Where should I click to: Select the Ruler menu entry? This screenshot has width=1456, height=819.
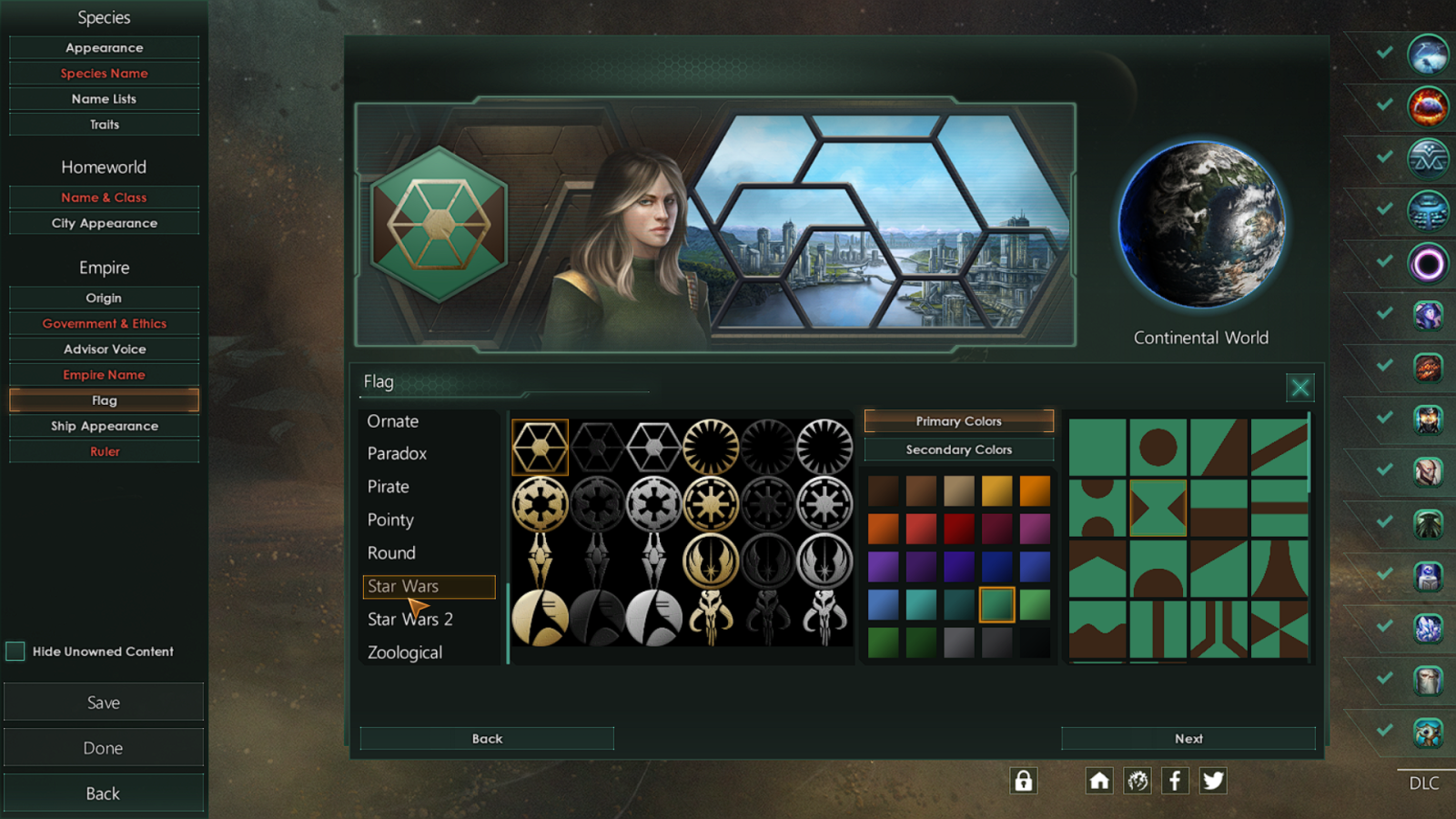click(104, 451)
